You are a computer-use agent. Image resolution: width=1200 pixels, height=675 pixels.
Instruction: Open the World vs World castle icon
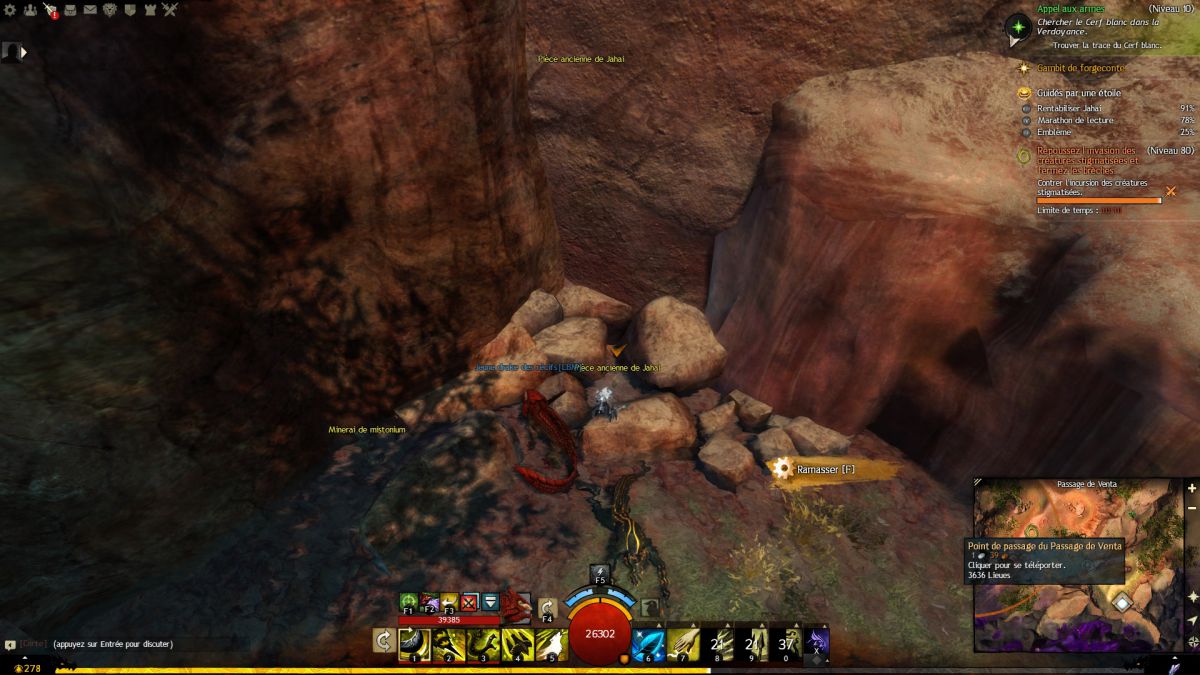[150, 10]
